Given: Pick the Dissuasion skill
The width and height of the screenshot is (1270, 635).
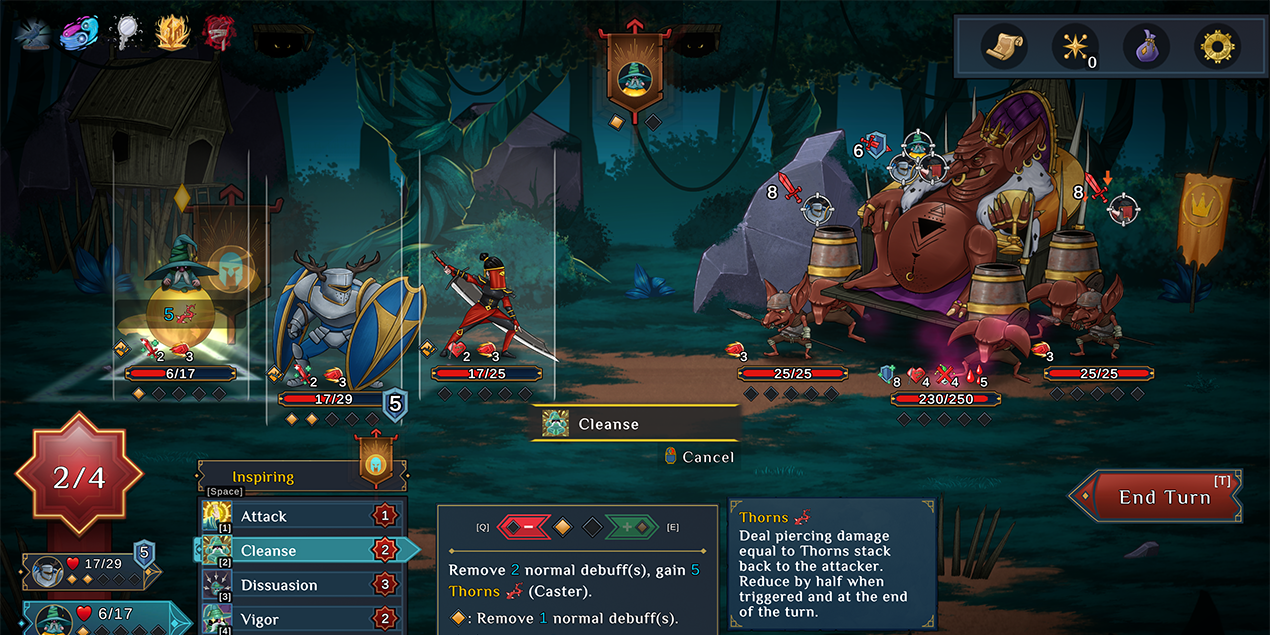Looking at the screenshot, I should pos(300,585).
